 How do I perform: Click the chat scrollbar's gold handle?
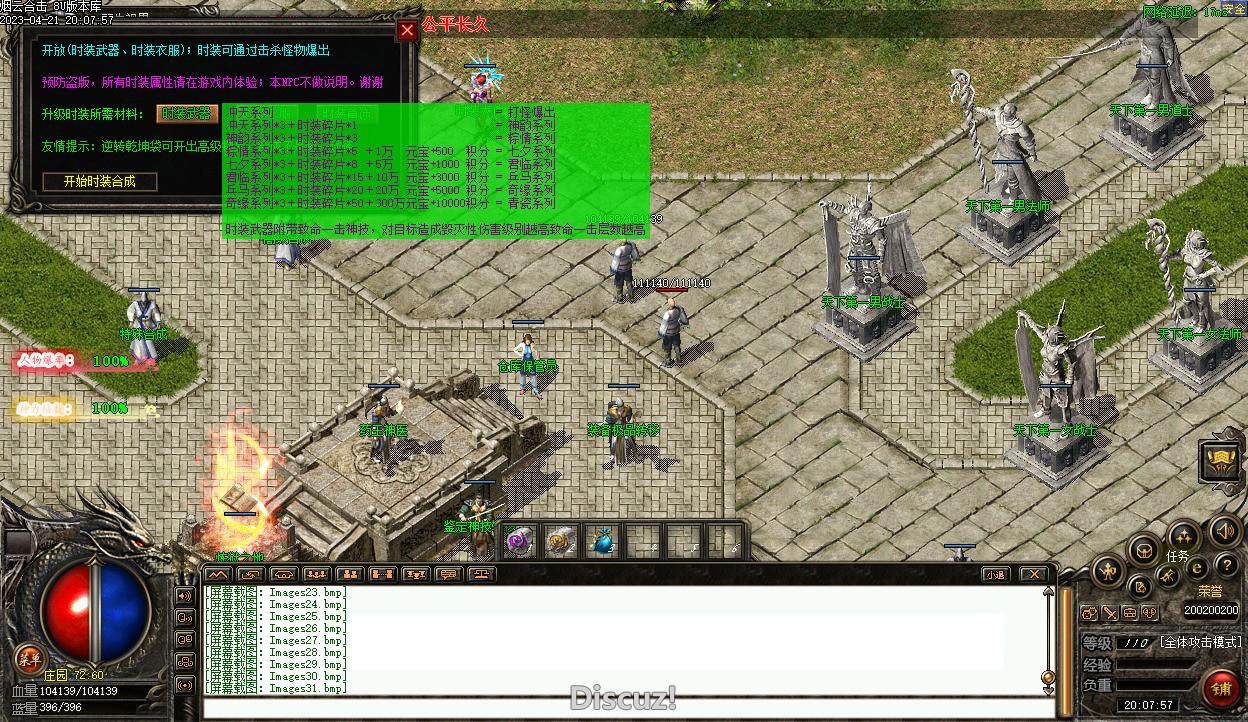tap(1048, 677)
